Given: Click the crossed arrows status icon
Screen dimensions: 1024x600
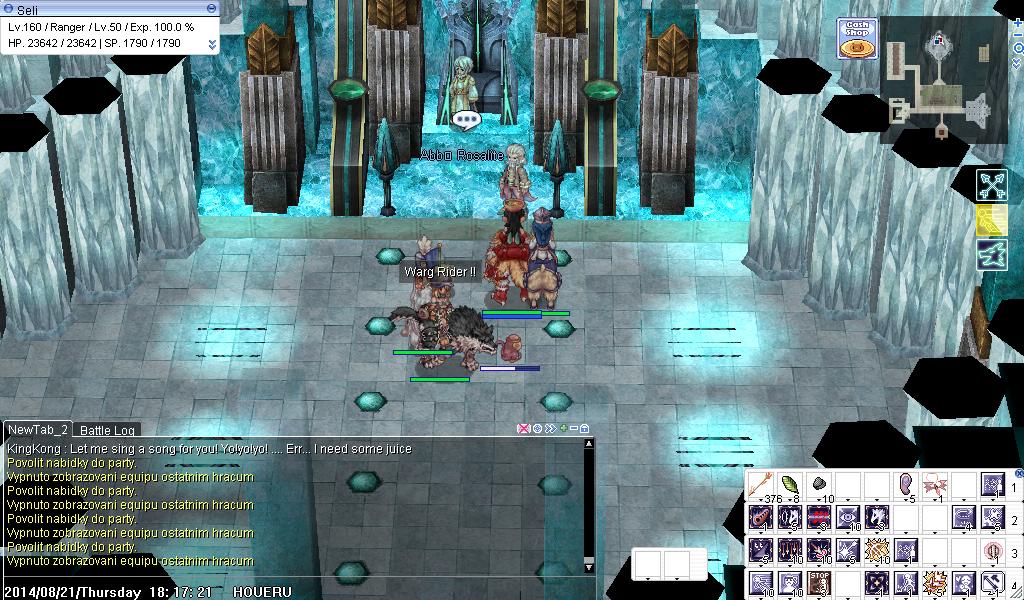Looking at the screenshot, I should tap(992, 185).
